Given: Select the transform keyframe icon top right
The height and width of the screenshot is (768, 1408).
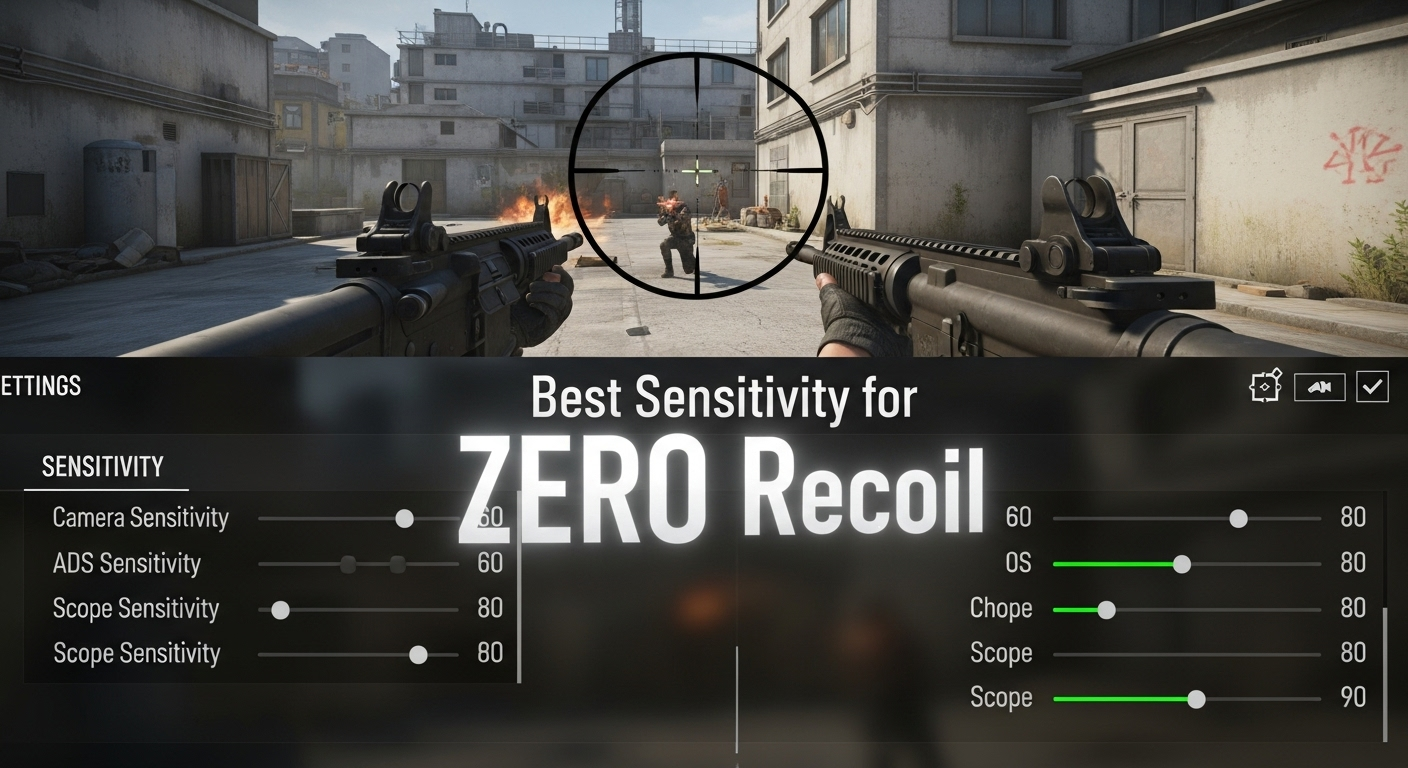Looking at the screenshot, I should pos(1266,386).
